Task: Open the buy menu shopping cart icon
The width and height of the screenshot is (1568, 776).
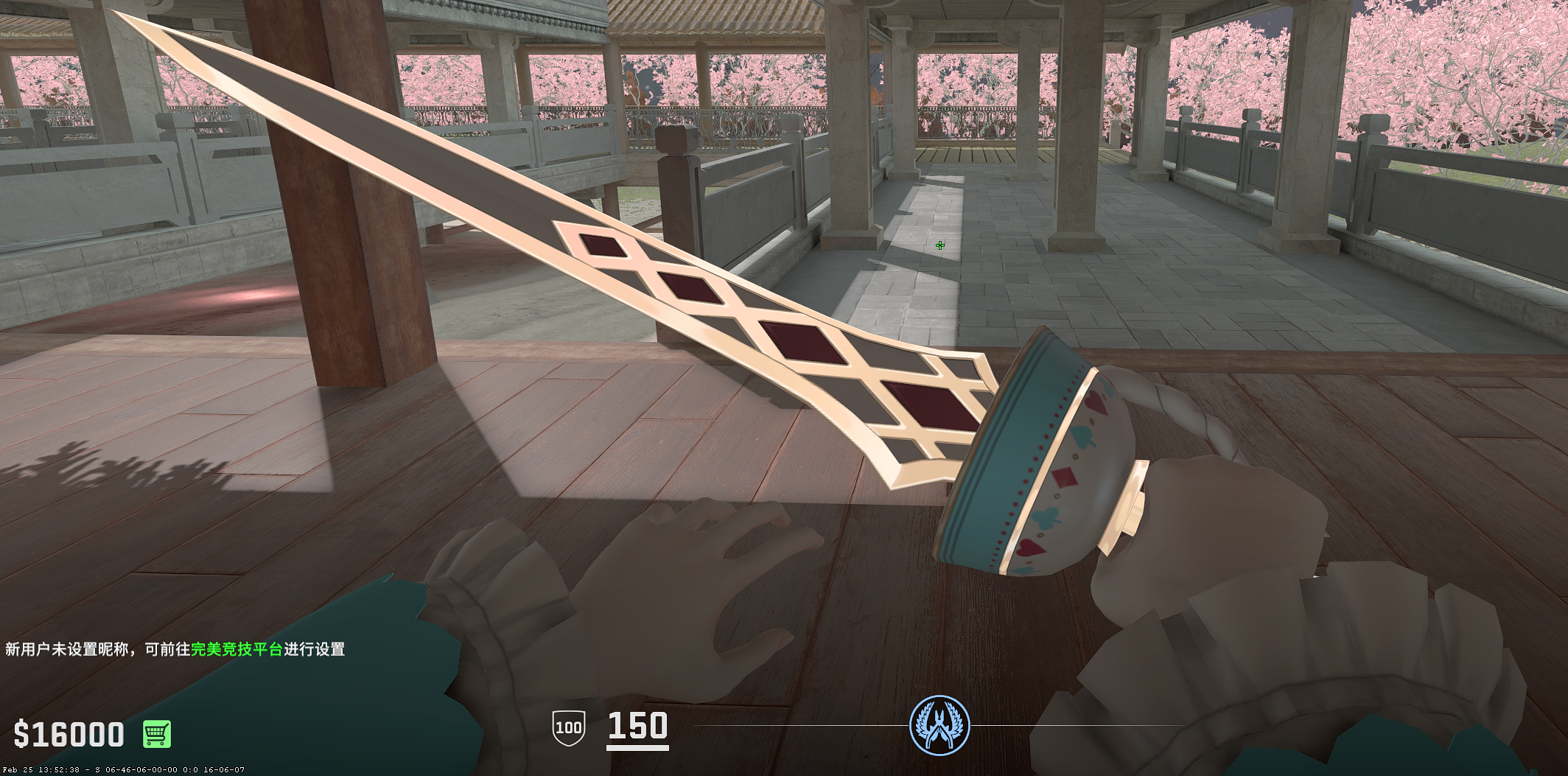Action: click(156, 734)
